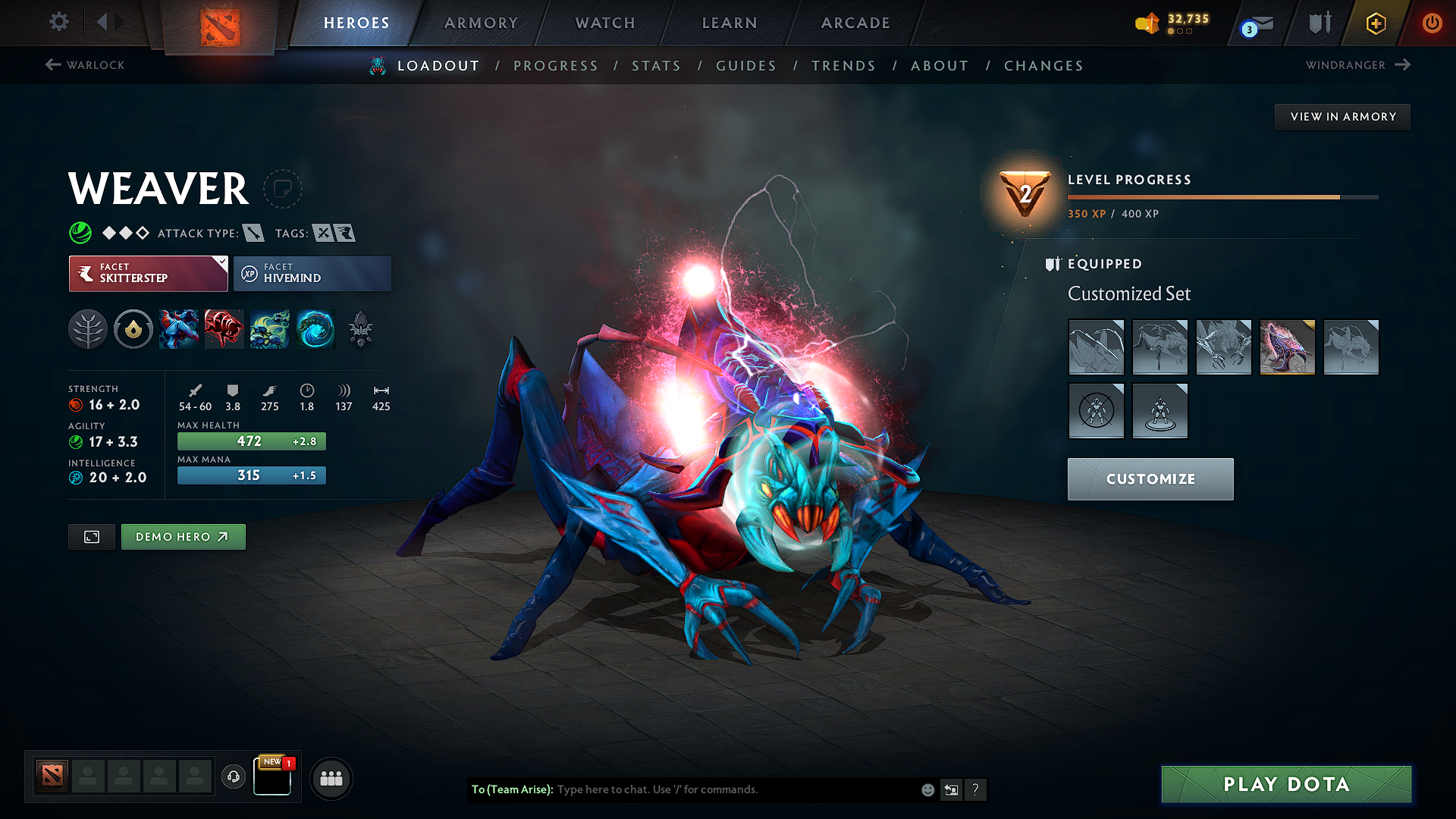Image resolution: width=1456 pixels, height=819 pixels.
Task: Click the ranged attack type indicator
Action: [x=254, y=233]
